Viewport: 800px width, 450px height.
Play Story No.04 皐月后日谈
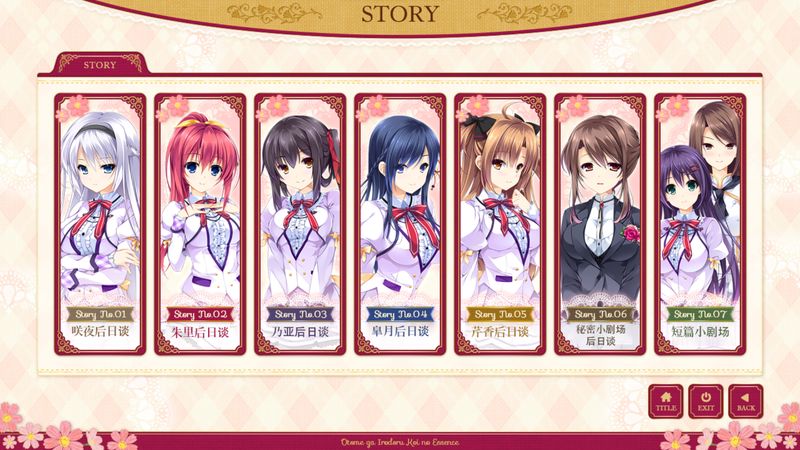tap(400, 224)
